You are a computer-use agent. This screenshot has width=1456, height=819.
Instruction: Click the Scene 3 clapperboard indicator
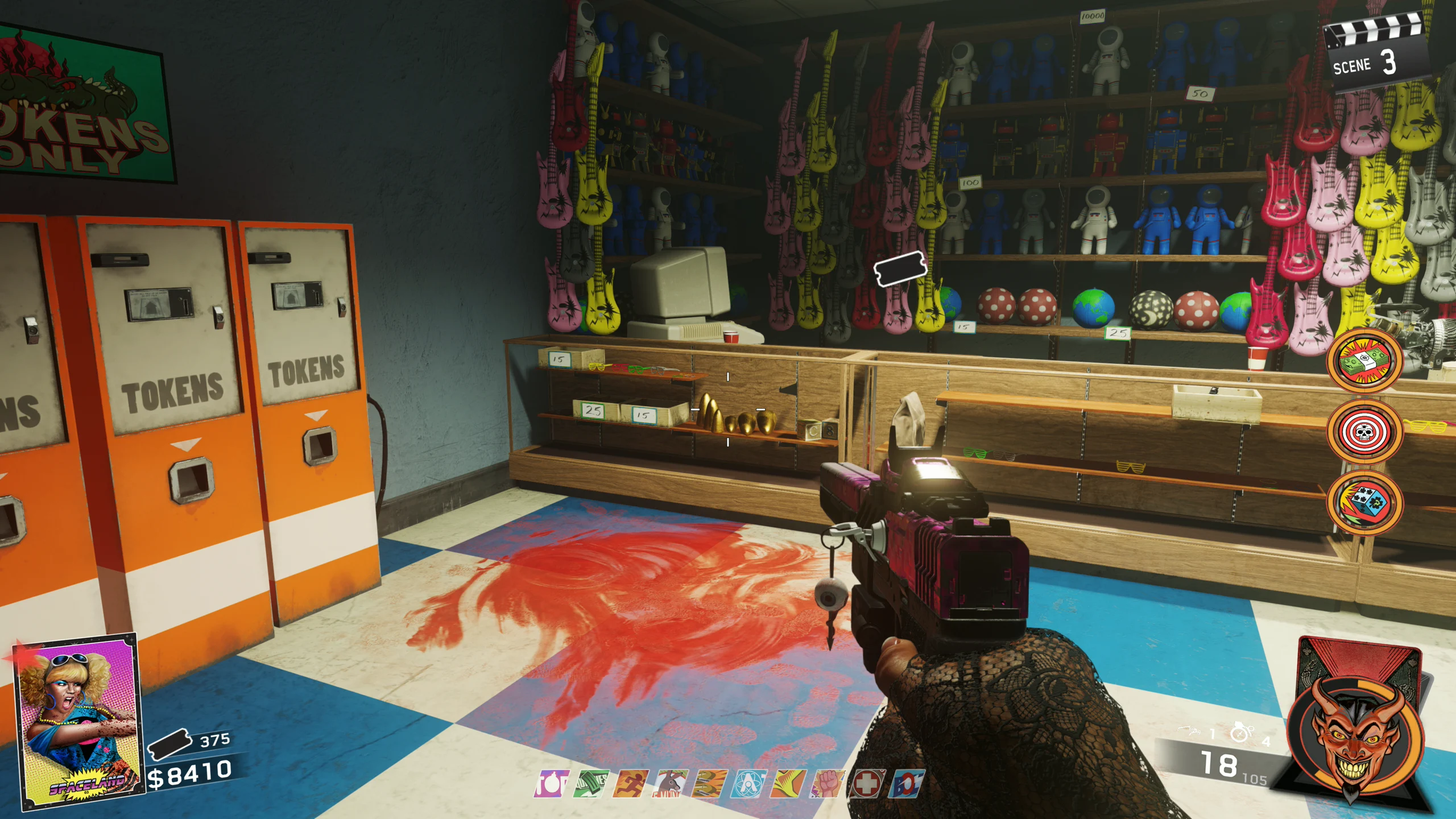(x=1375, y=57)
